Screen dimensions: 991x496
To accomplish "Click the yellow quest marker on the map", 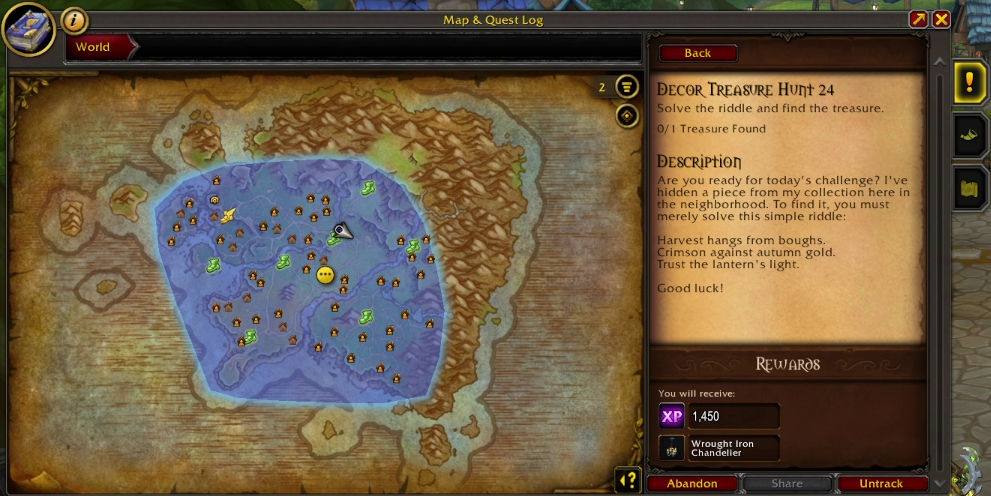I will click(x=325, y=275).
